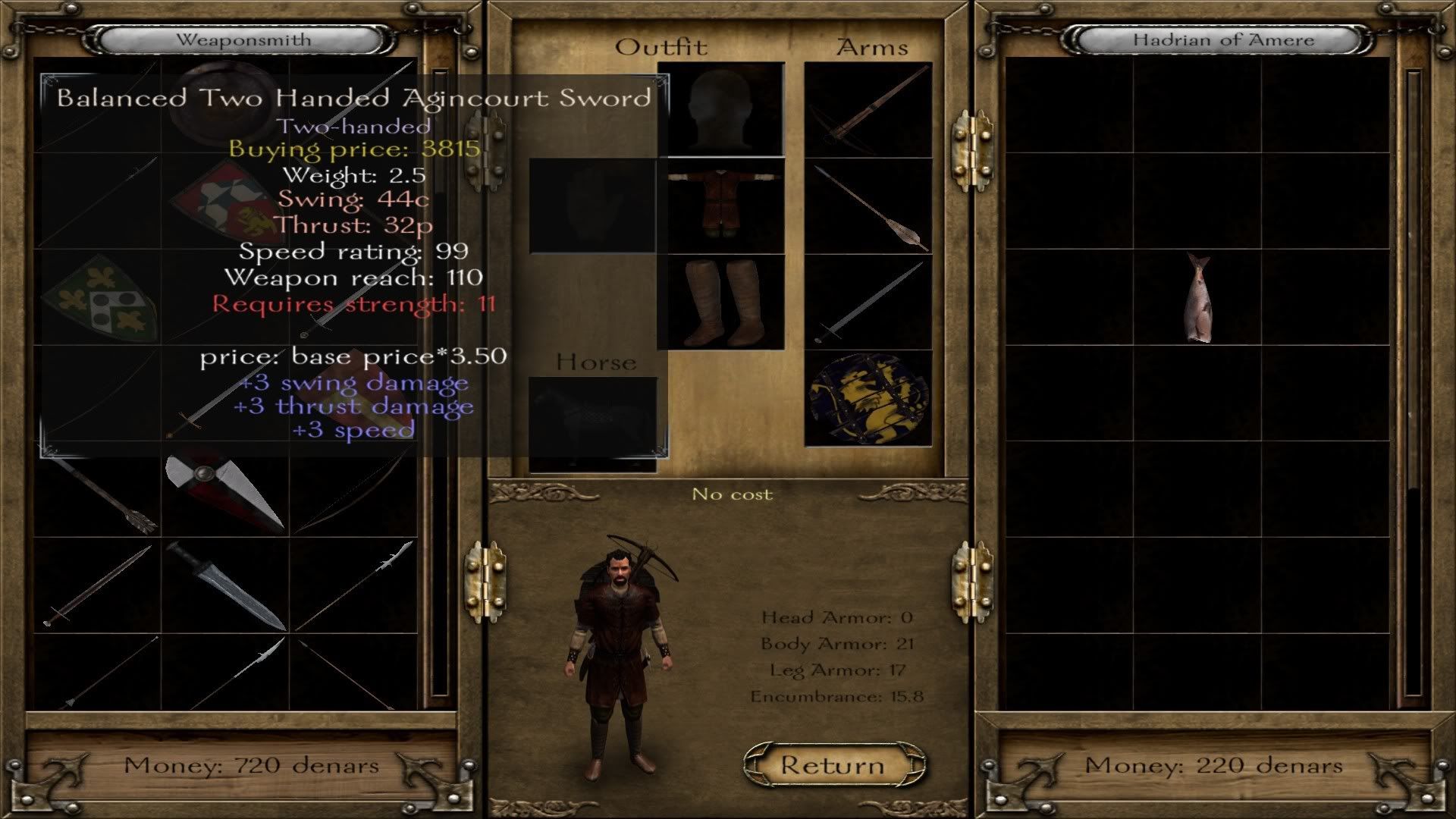Click Hadrian's inventory scrollbar

(1414, 379)
